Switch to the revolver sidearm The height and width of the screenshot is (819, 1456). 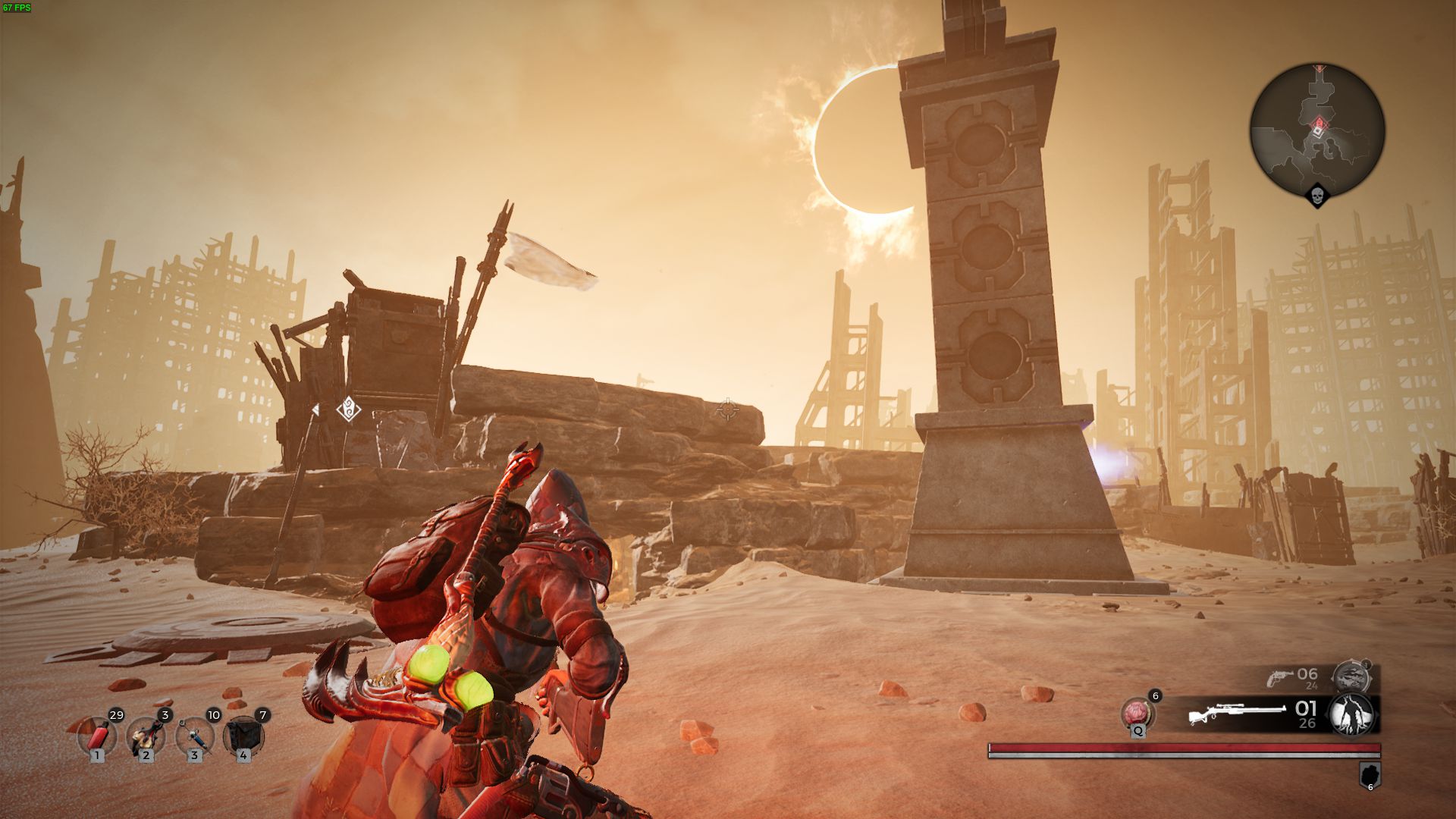tap(1282, 677)
